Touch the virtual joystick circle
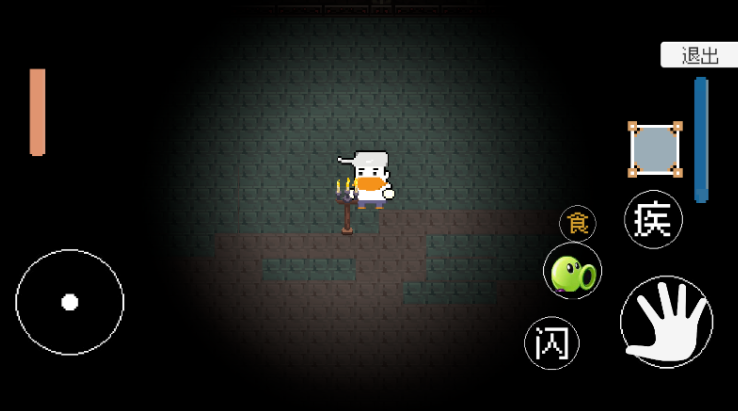The width and height of the screenshot is (738, 411). (x=70, y=302)
